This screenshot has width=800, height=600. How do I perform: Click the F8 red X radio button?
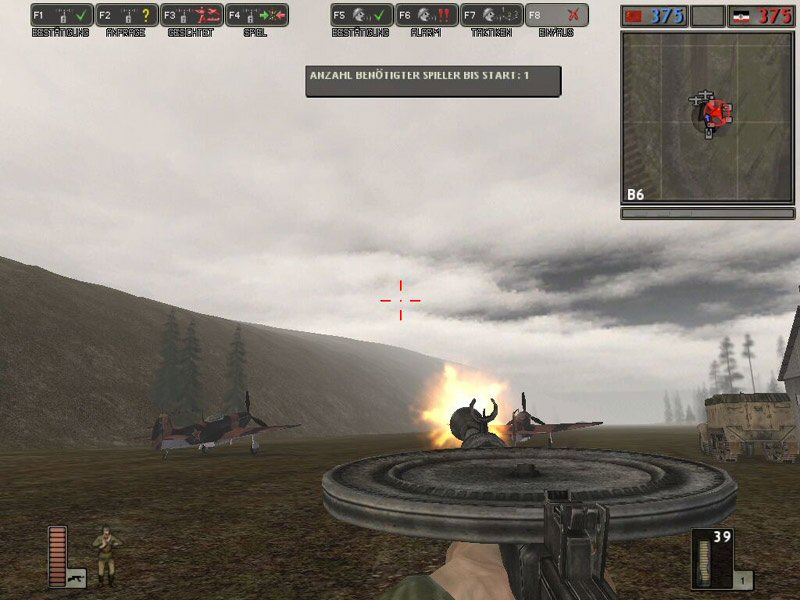557,16
